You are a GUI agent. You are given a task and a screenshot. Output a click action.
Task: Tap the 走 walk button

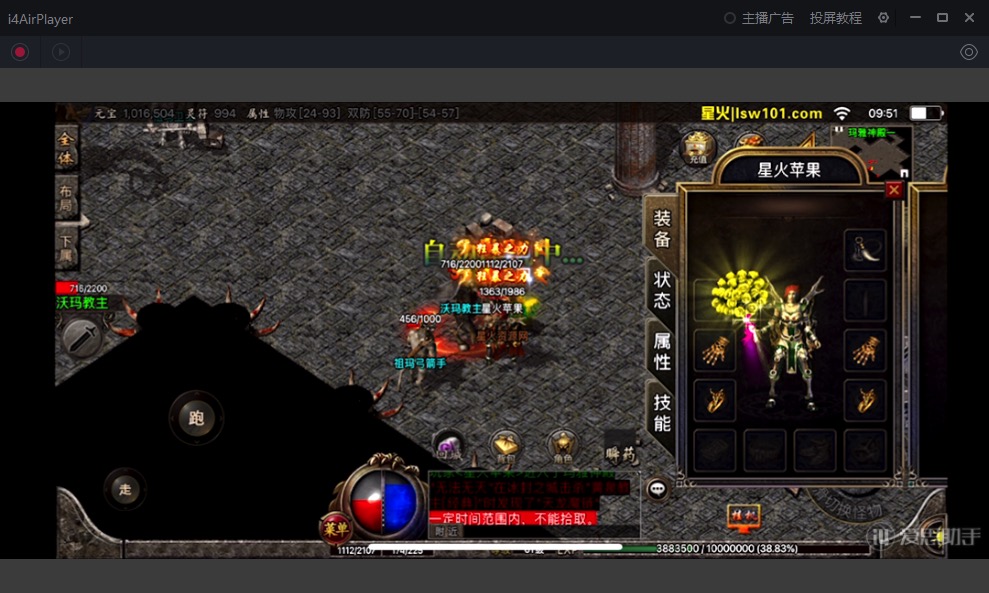(x=125, y=489)
